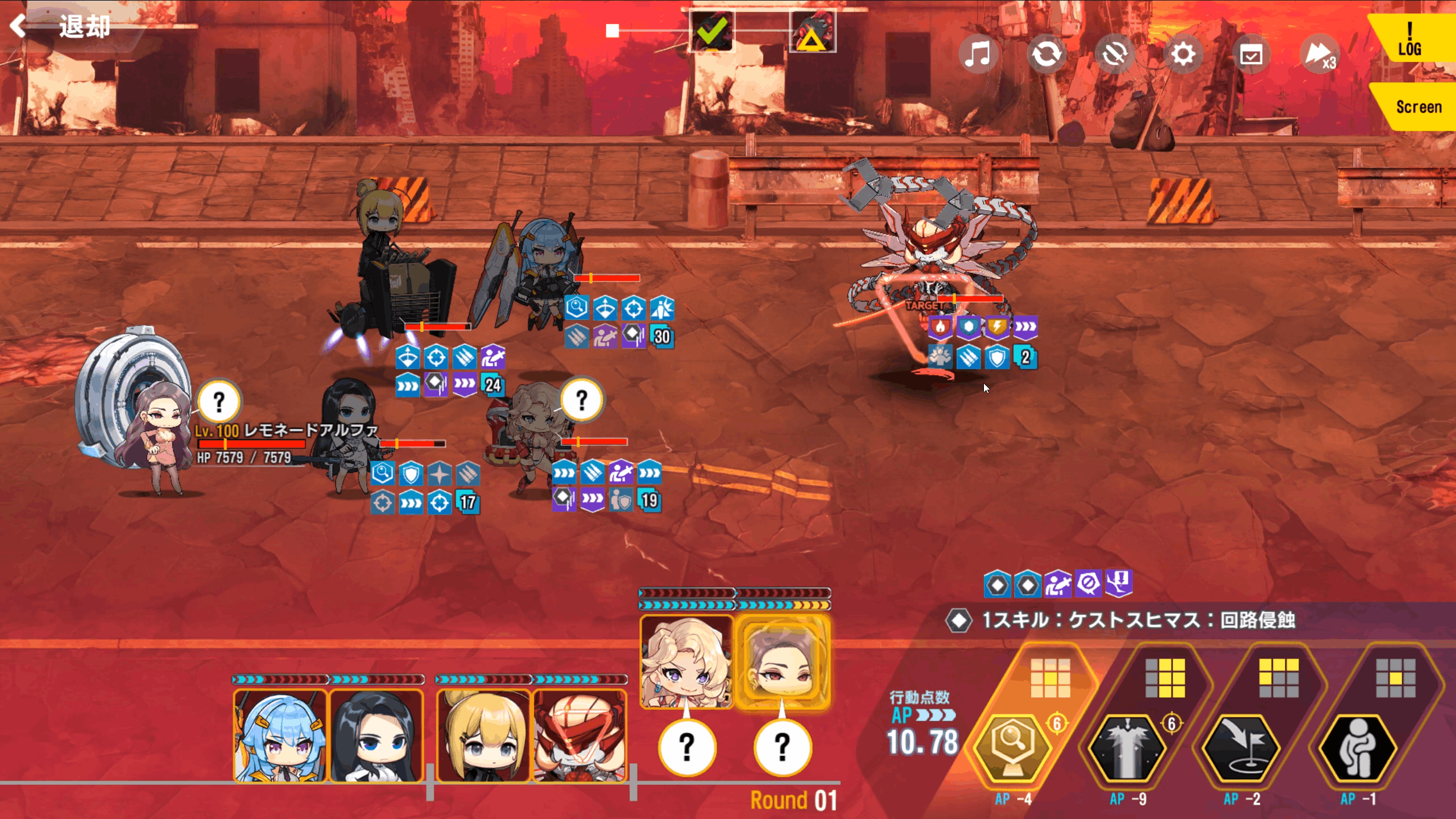This screenshot has height=819, width=1456.
Task: Toggle the music note button
Action: click(978, 55)
